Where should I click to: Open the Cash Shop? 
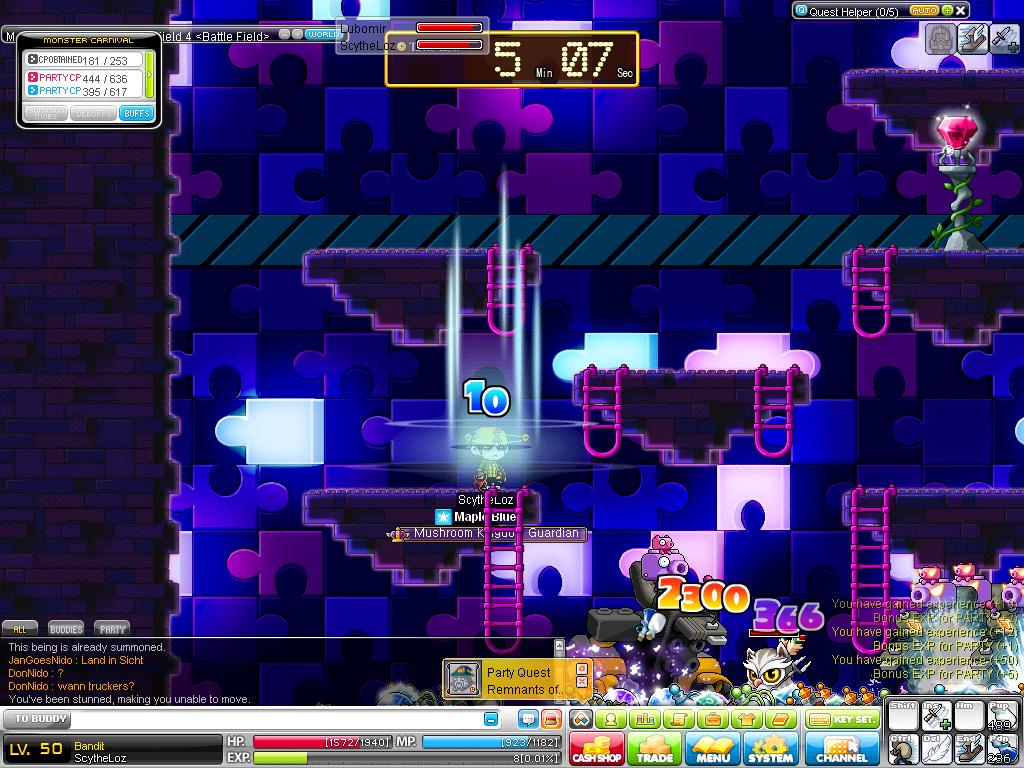(x=598, y=748)
